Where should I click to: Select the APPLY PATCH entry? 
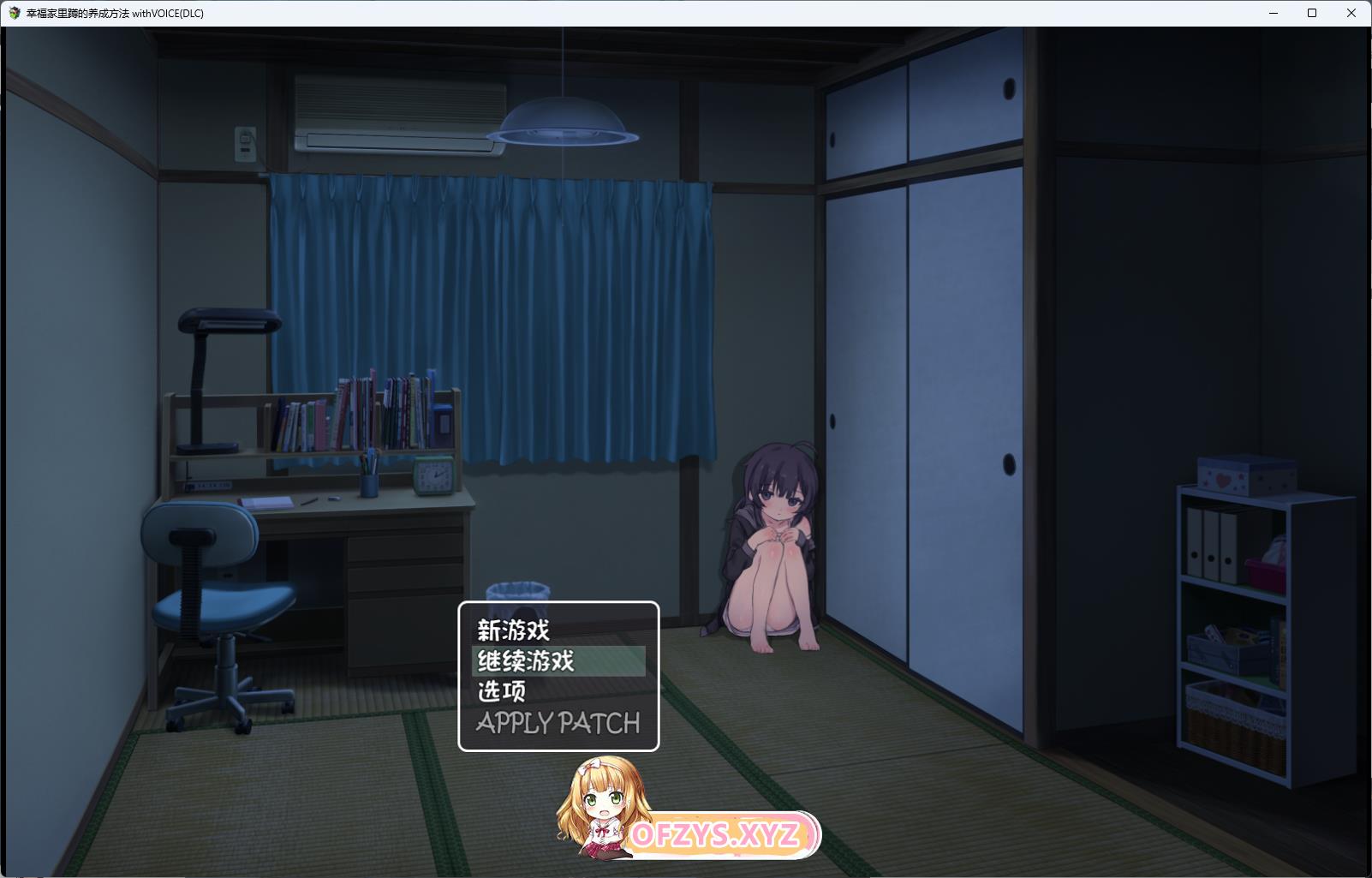(x=558, y=723)
